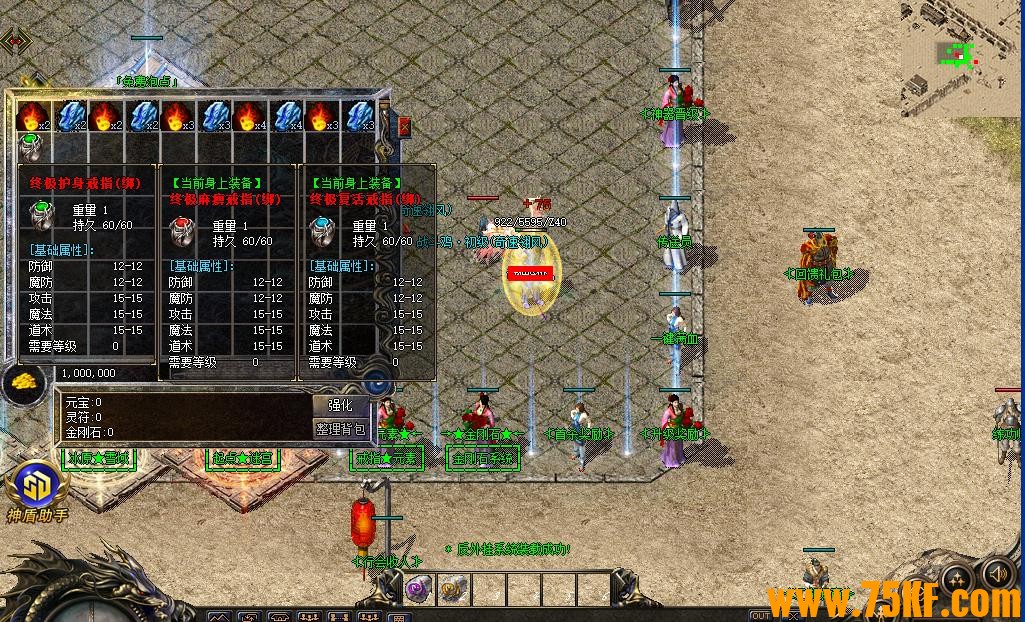Use the purple scroll in the hotbar

(x=418, y=590)
